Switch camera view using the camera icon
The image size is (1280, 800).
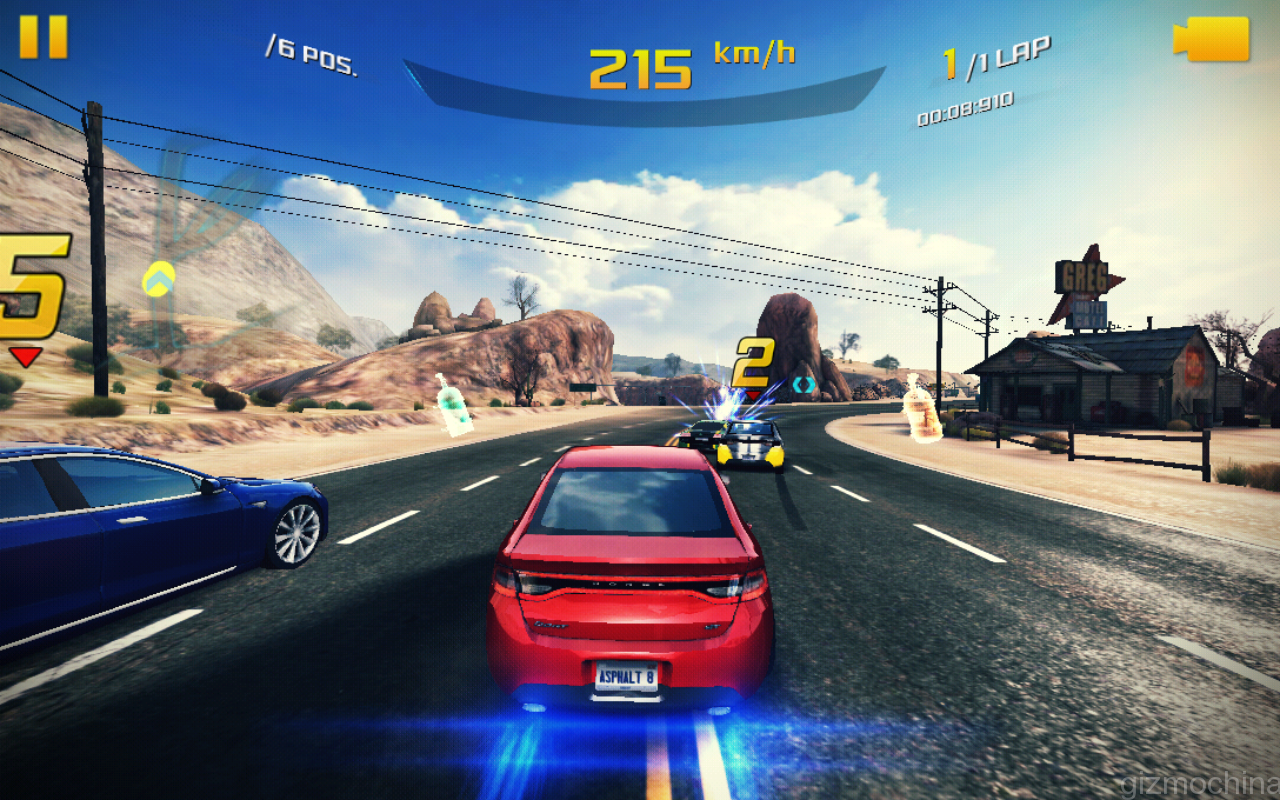(x=1211, y=39)
